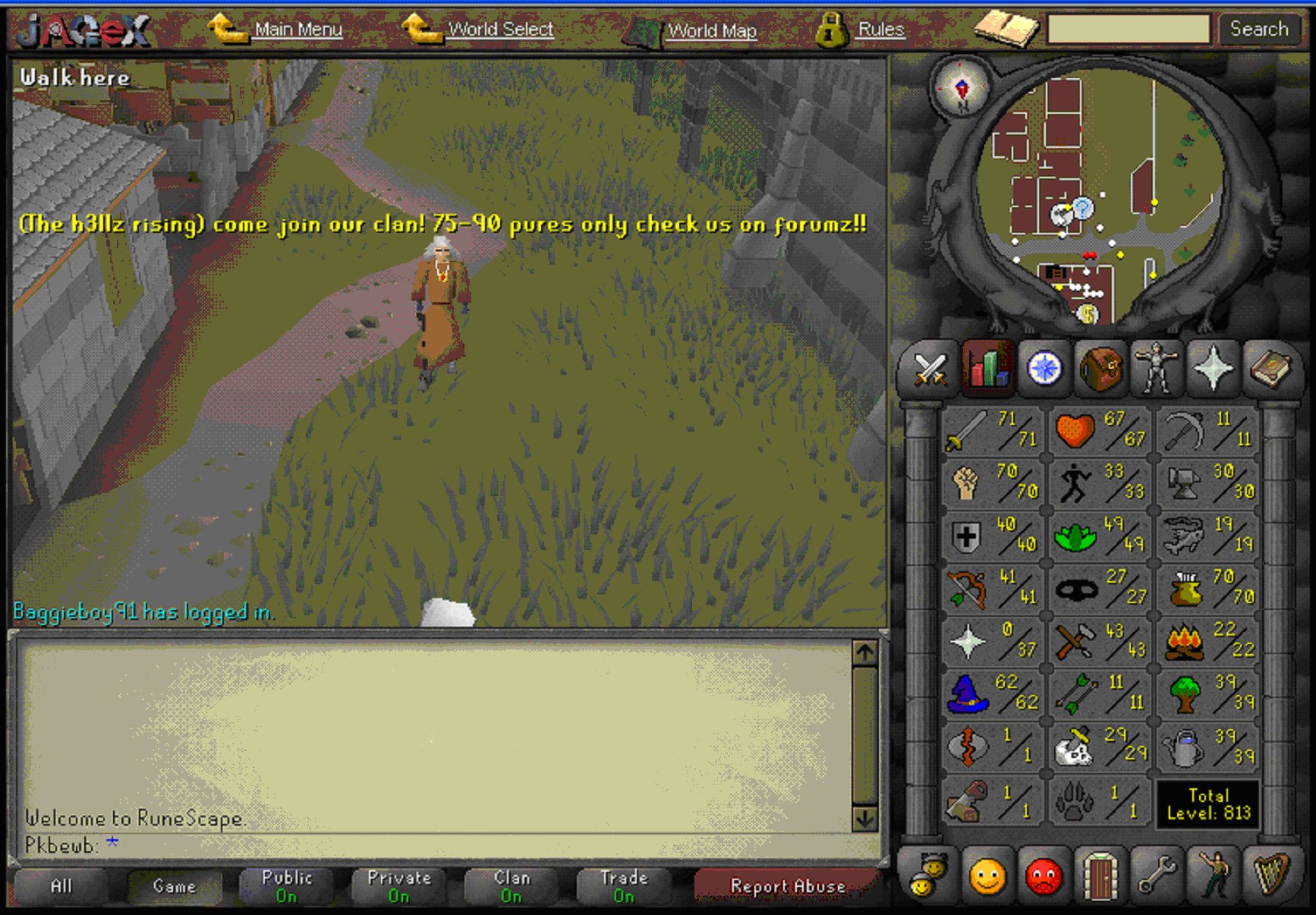Open the Main Menu link

(x=298, y=30)
